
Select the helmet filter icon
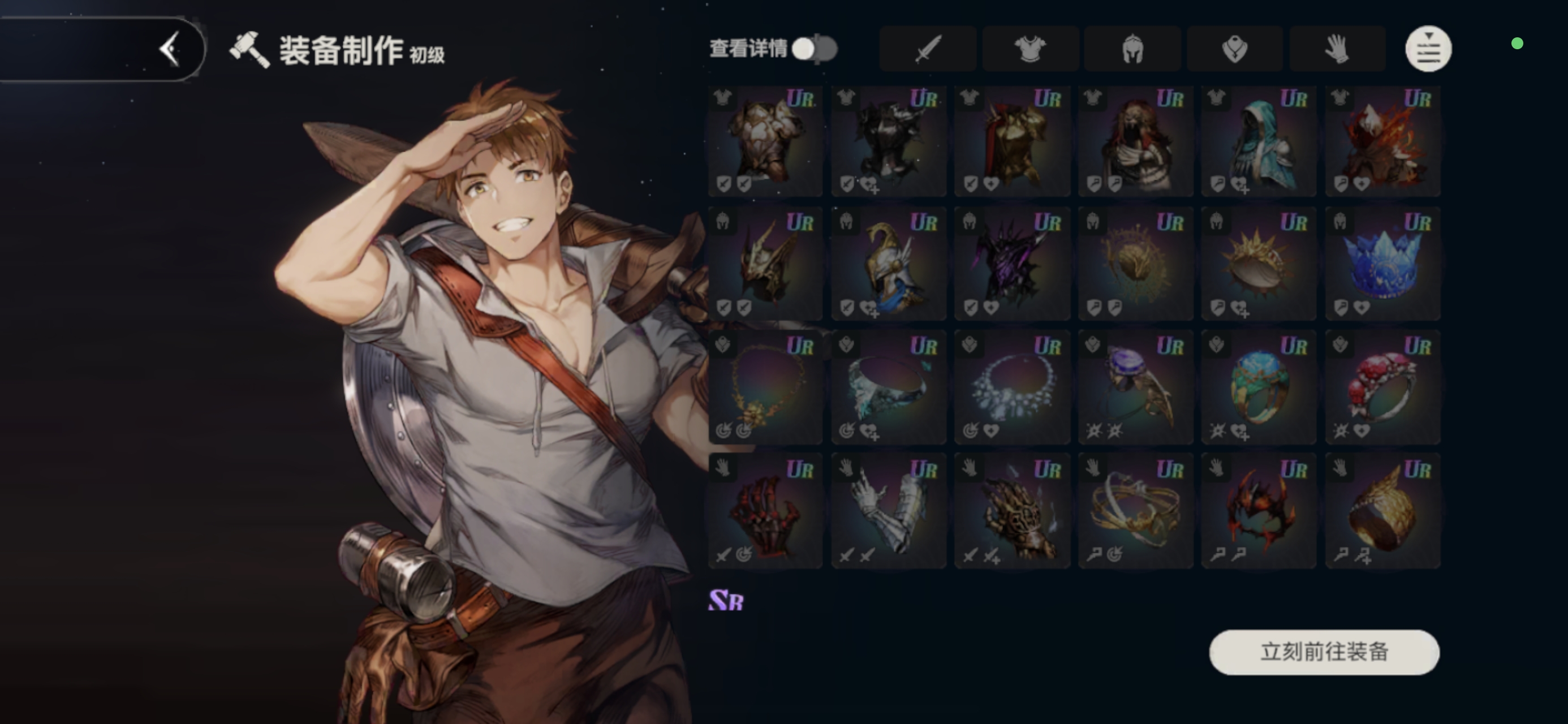tap(1132, 49)
